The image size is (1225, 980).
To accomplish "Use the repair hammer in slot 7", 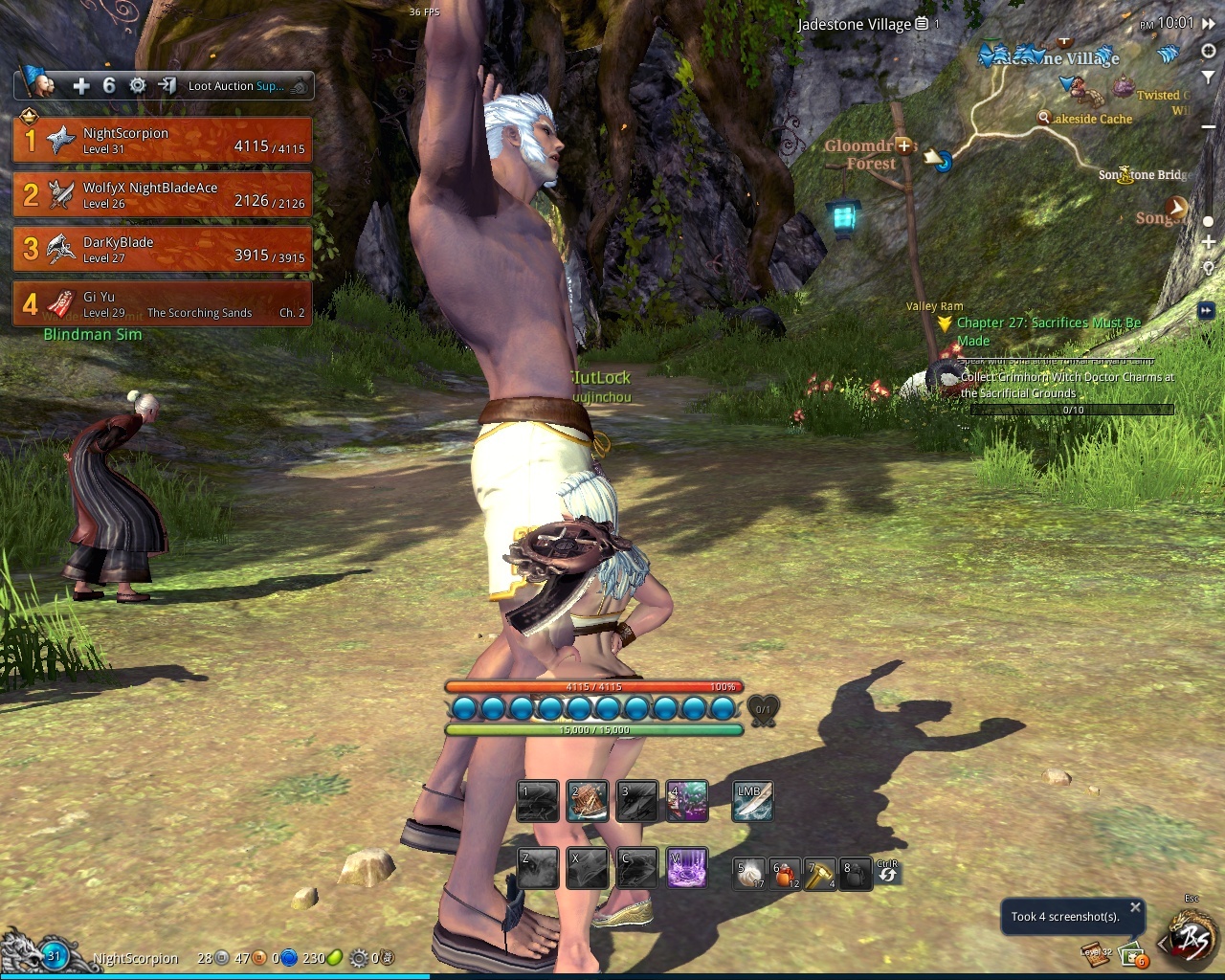I will coord(818,874).
